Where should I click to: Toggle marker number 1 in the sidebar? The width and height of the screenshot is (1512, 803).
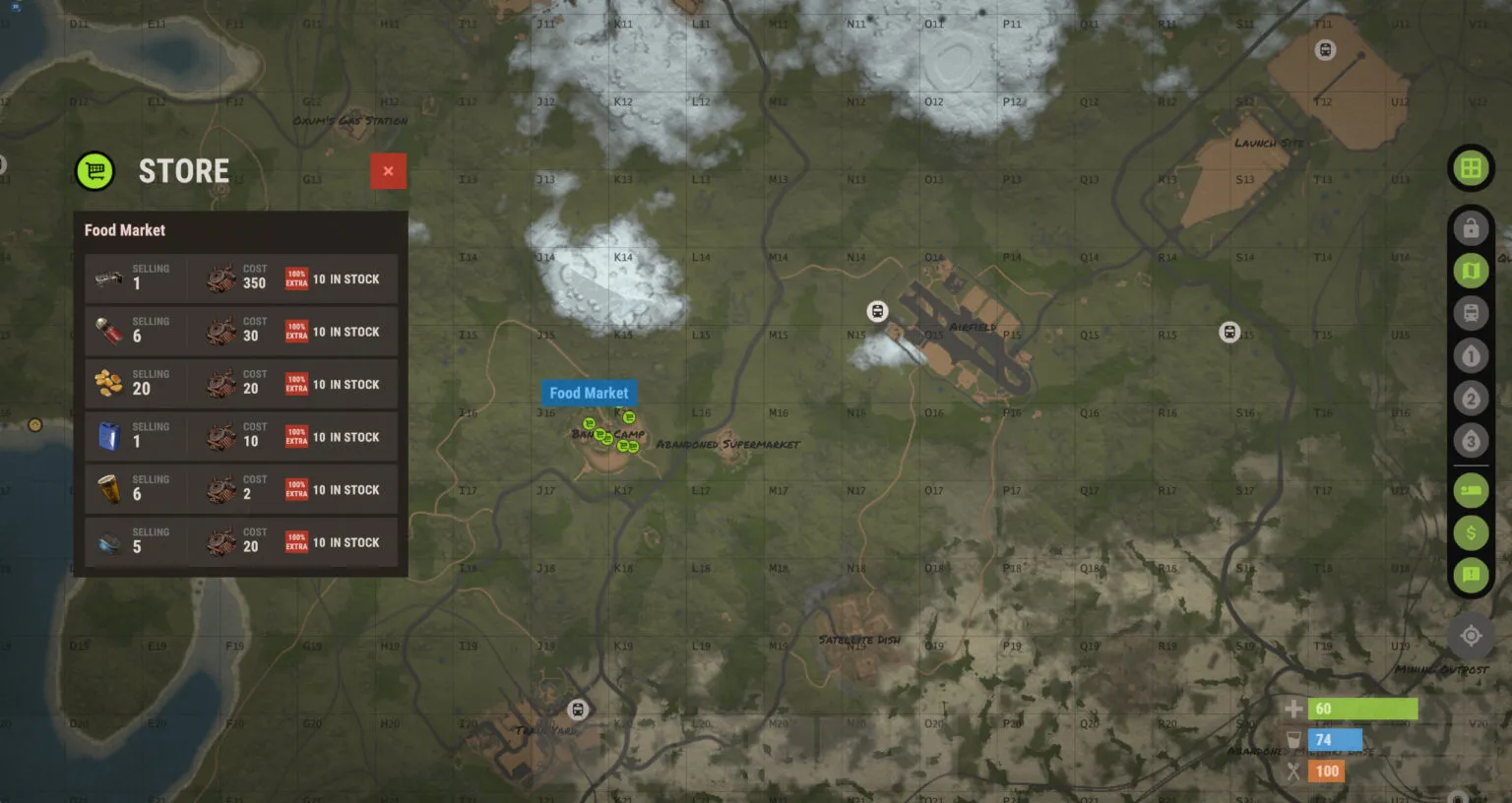pos(1471,355)
